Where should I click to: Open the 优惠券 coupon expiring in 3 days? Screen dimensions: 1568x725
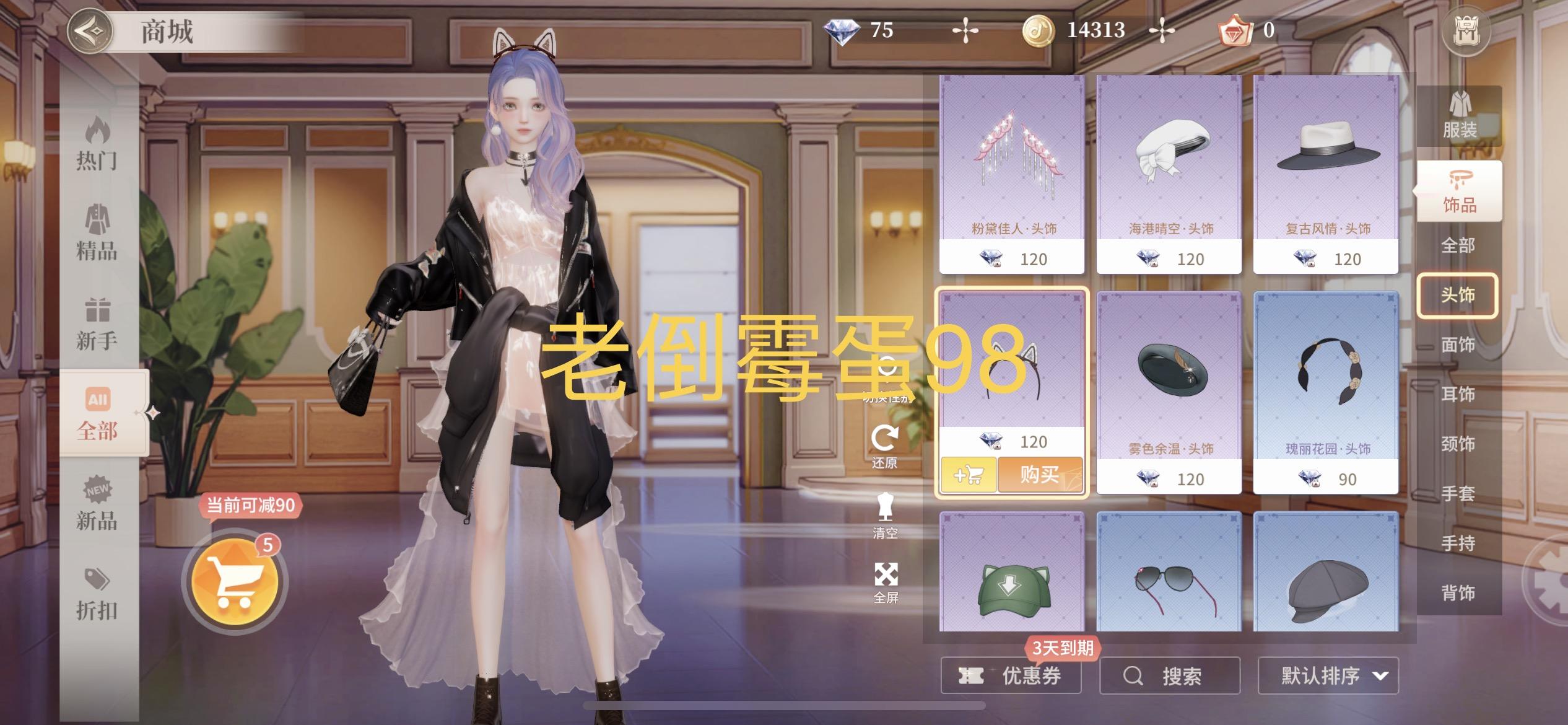(x=1013, y=675)
